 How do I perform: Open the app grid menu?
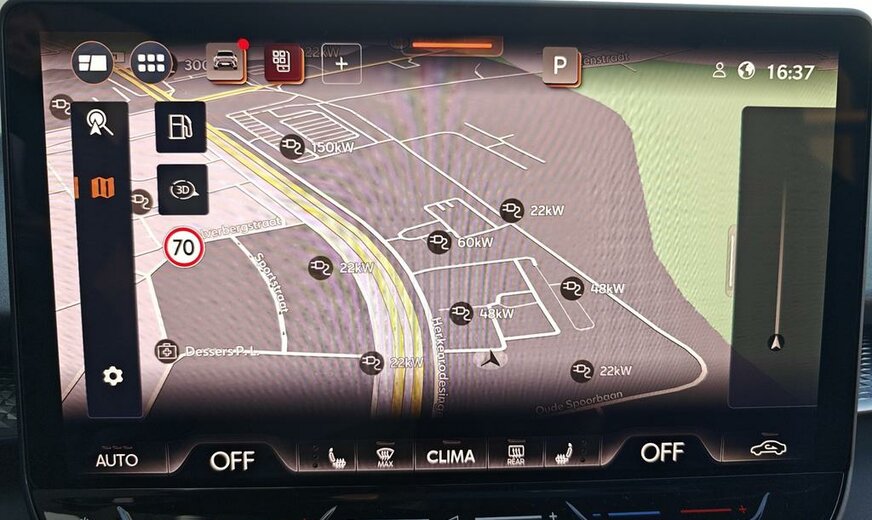coord(150,63)
